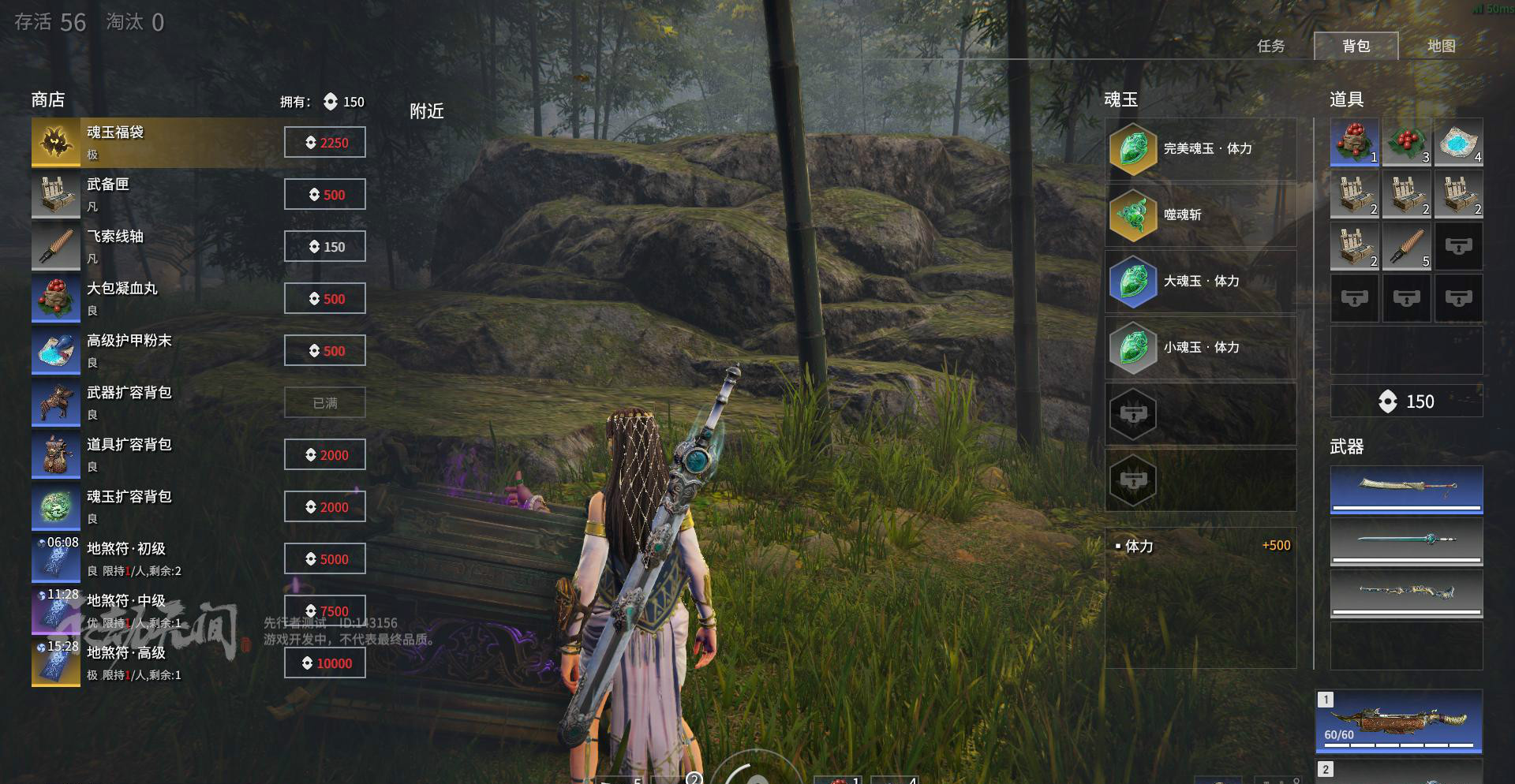Select the 武备匣 shop entry
This screenshot has height=784, width=1515.
[x=158, y=195]
